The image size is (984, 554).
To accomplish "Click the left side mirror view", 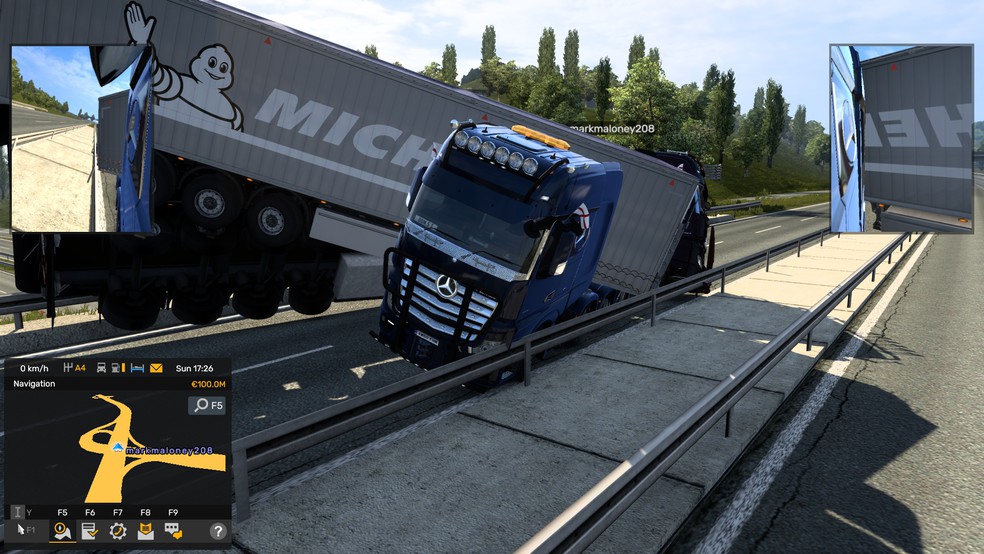I will pyautogui.click(x=82, y=139).
